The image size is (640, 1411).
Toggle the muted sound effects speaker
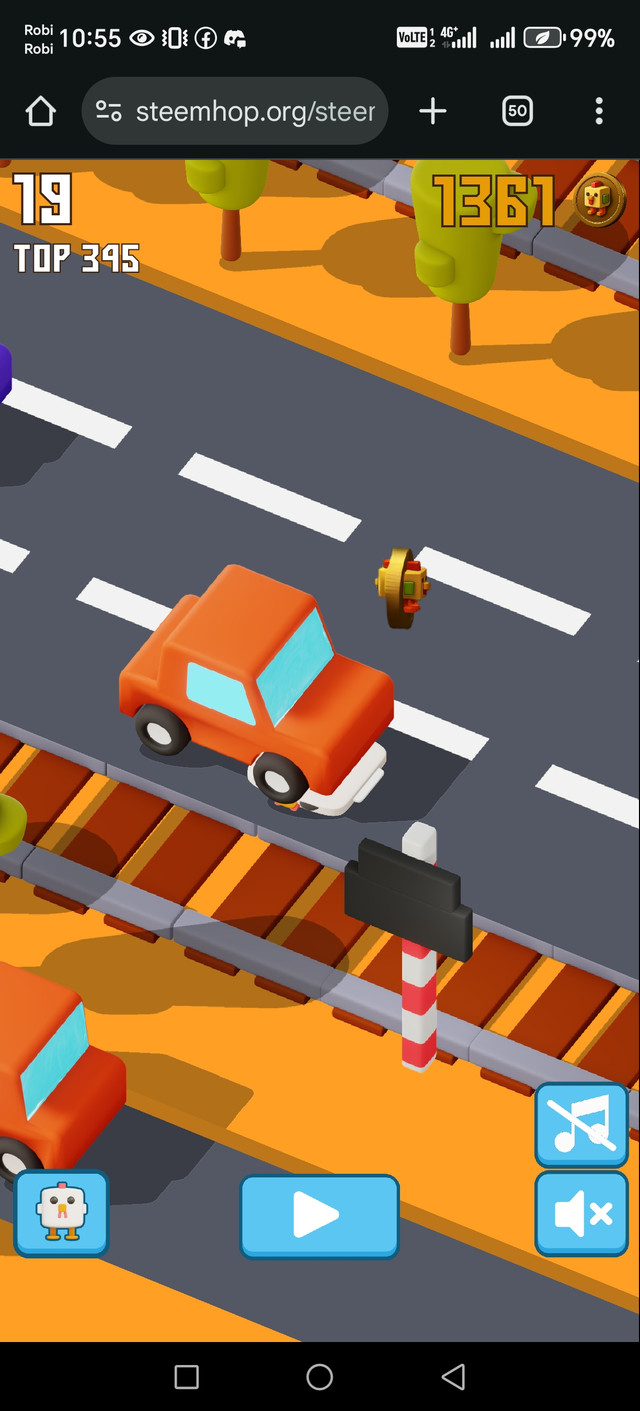coord(581,1213)
